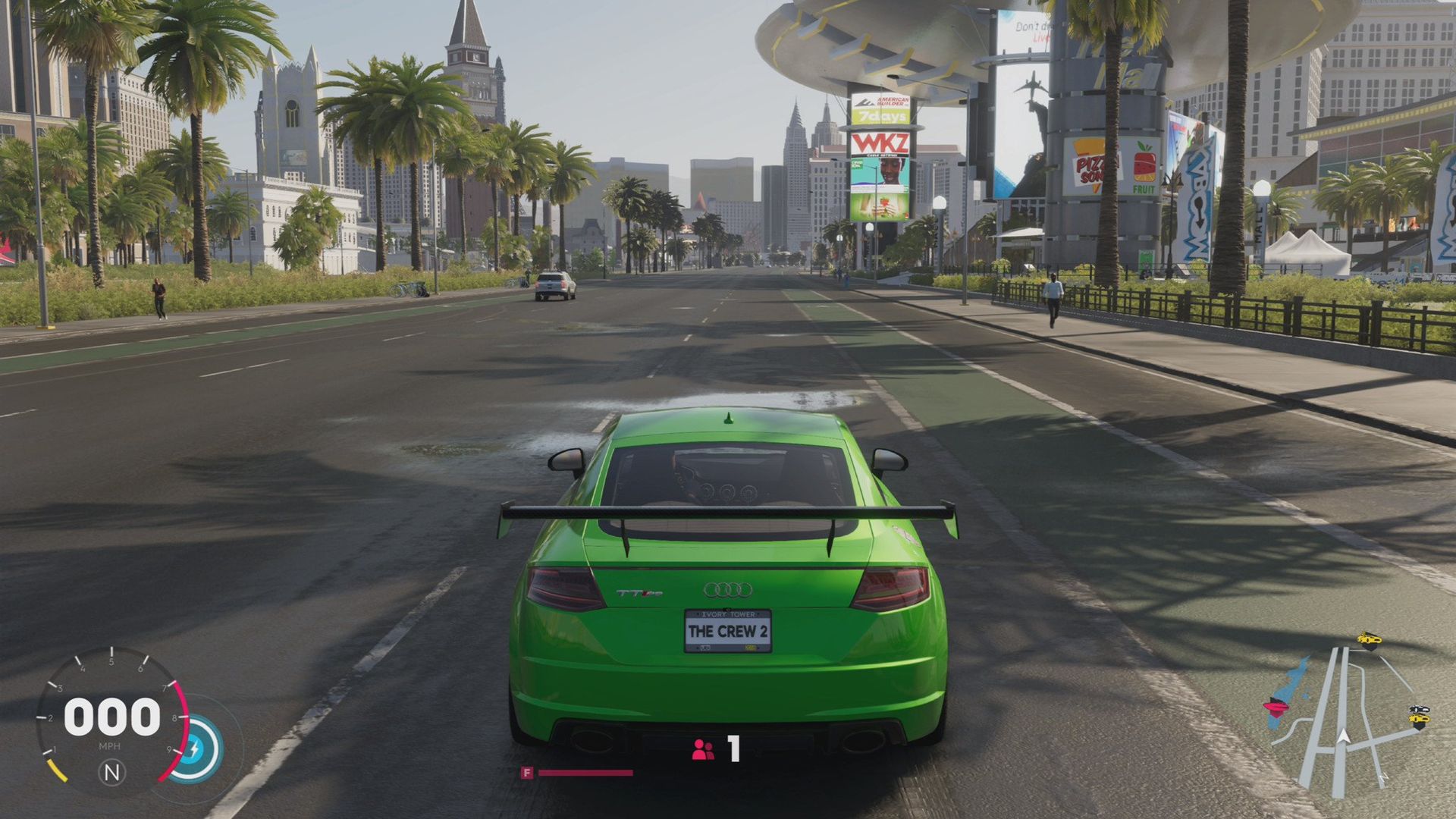1456x819 pixels.
Task: Select the black rival car icon on minimap
Action: [x=1419, y=709]
